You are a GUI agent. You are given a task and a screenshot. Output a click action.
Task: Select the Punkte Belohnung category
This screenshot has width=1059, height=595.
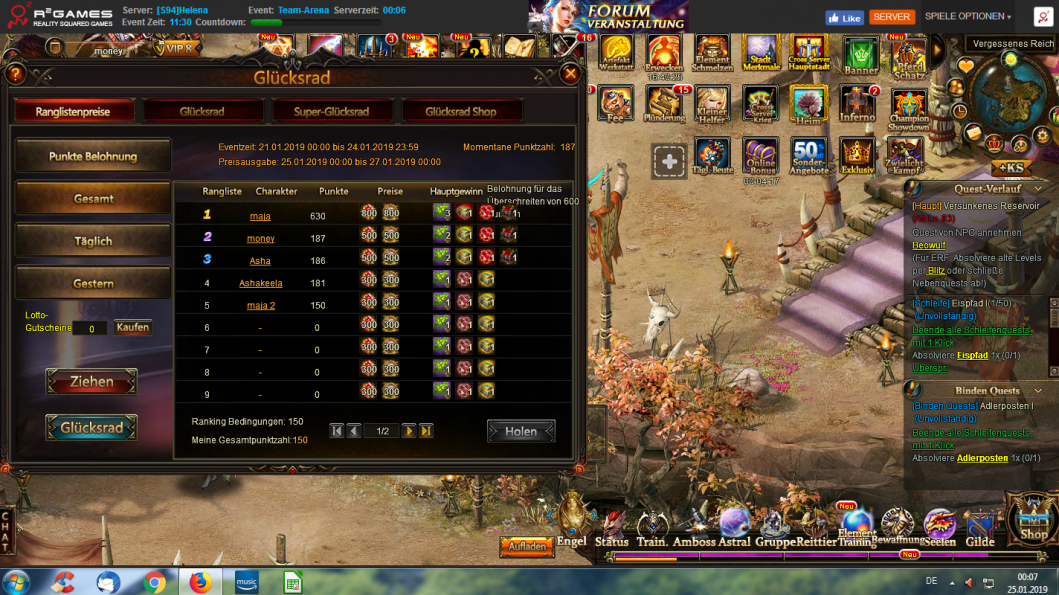click(x=93, y=156)
